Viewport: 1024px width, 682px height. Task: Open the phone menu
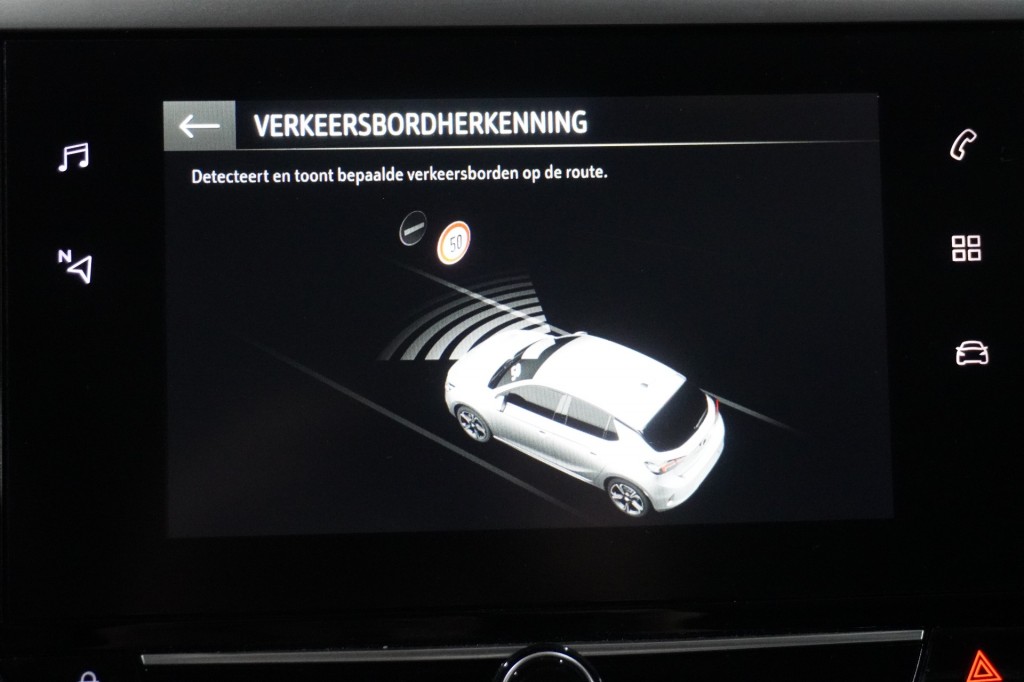click(x=963, y=146)
